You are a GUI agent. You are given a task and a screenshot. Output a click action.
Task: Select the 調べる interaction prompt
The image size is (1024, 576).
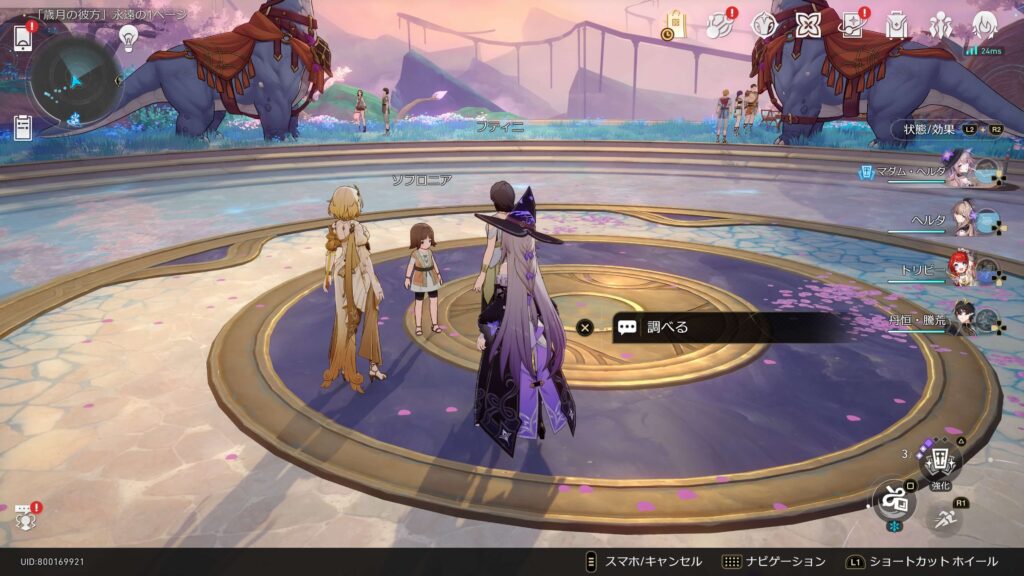point(720,327)
